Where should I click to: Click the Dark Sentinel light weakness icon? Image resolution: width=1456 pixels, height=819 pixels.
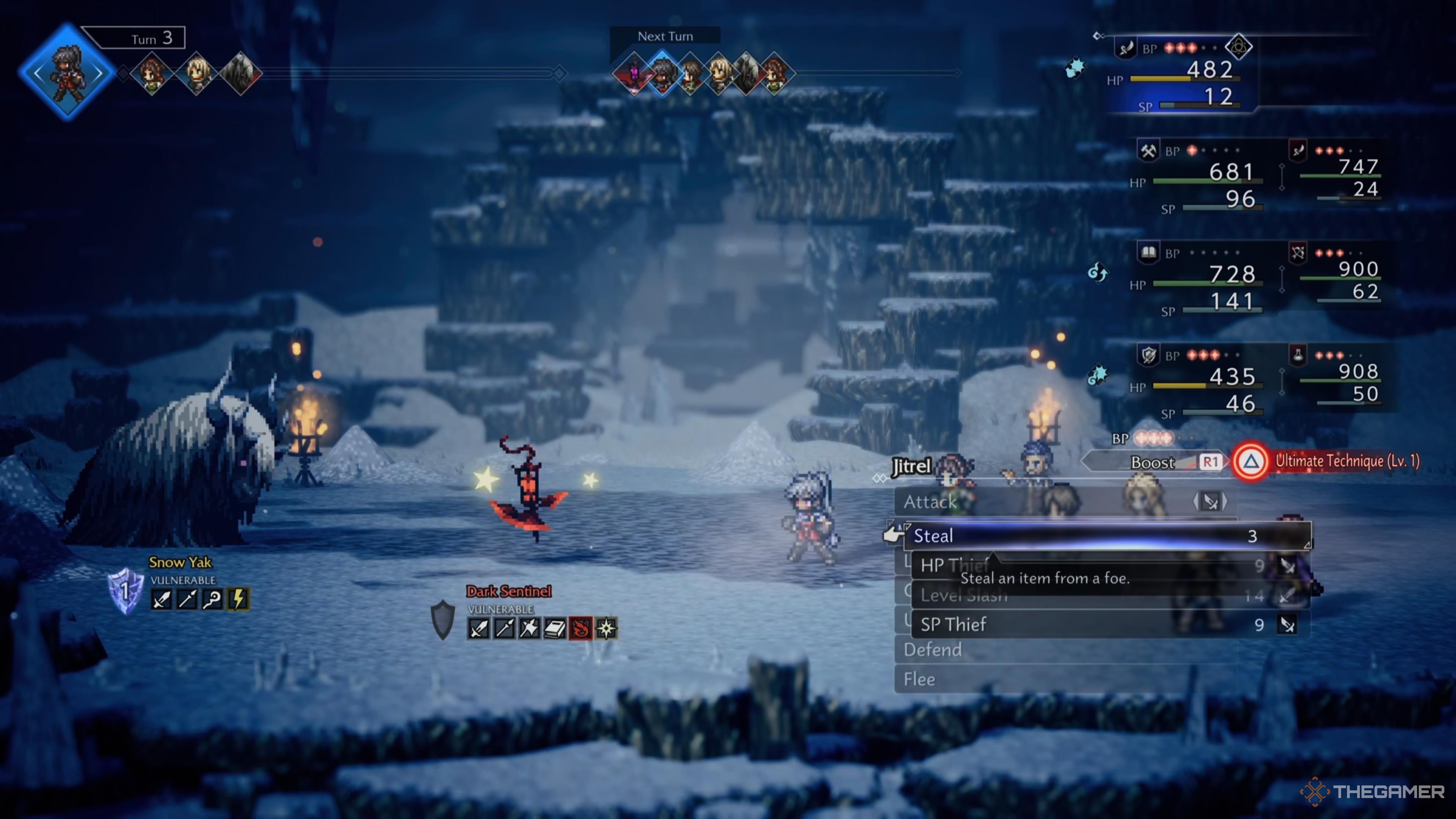pyautogui.click(x=606, y=628)
